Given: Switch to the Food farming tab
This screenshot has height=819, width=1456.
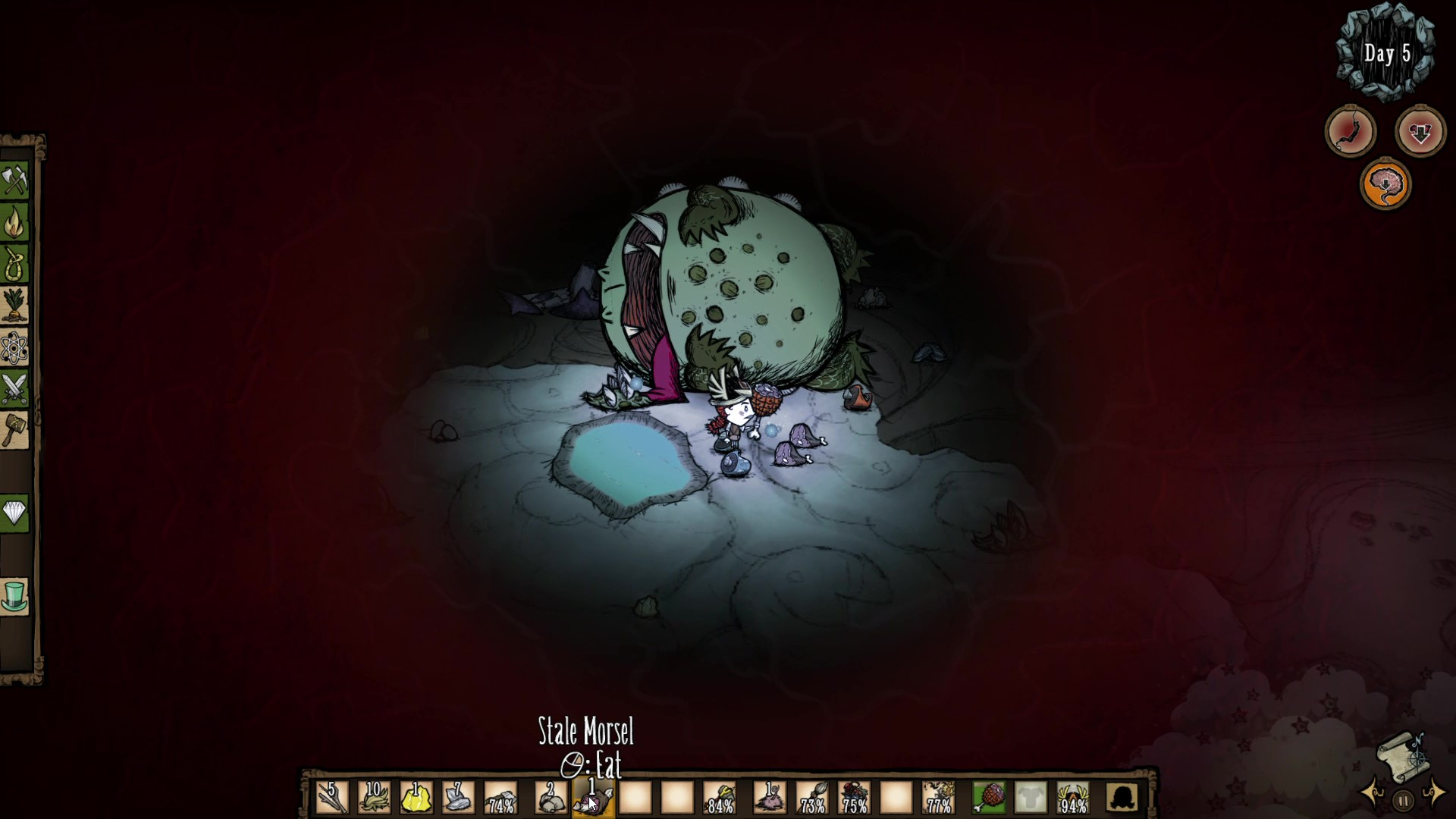Looking at the screenshot, I should tap(14, 306).
